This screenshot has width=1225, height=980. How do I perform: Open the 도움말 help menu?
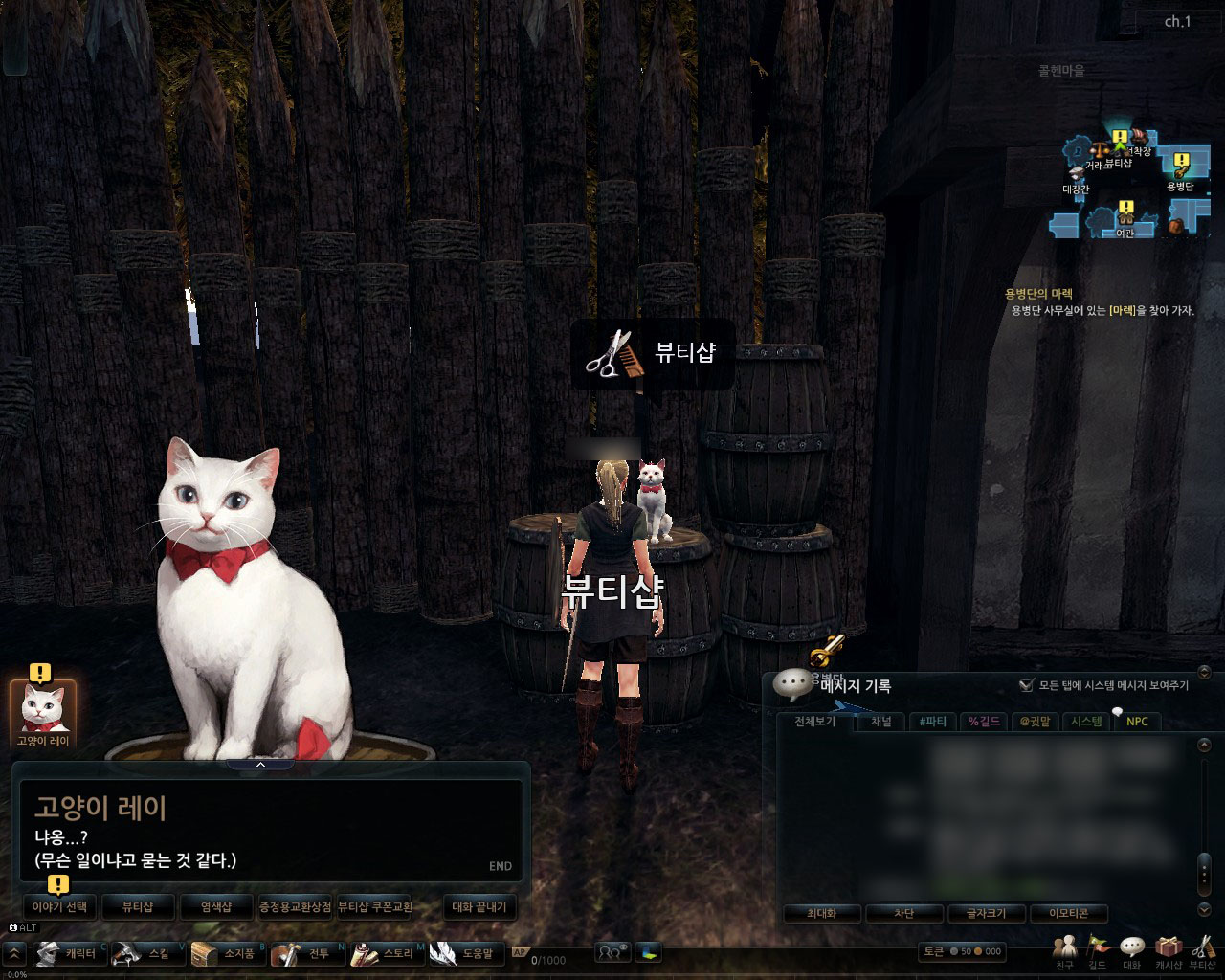pyautogui.click(x=465, y=953)
